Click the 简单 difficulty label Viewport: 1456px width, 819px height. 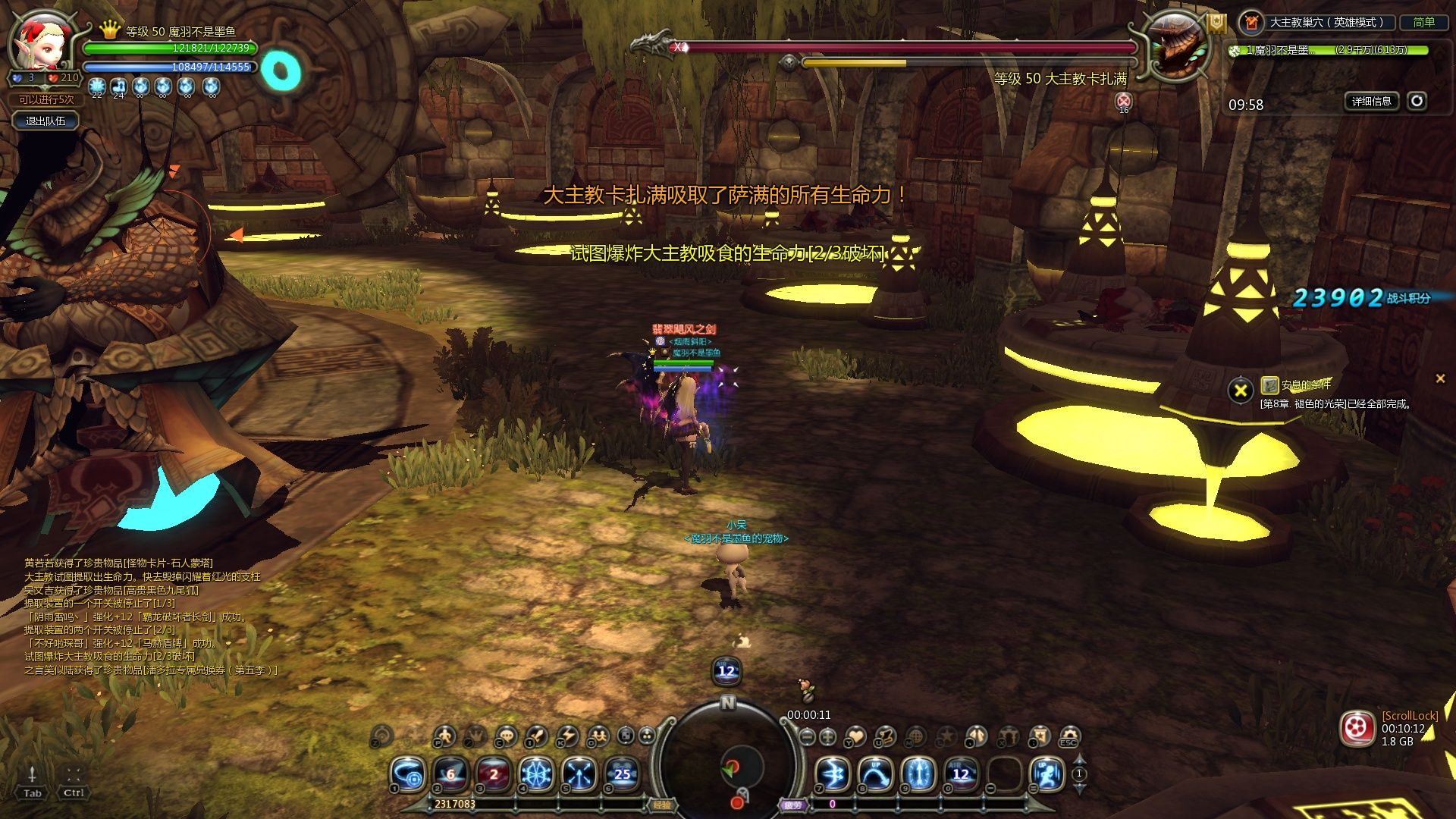coord(1423,23)
